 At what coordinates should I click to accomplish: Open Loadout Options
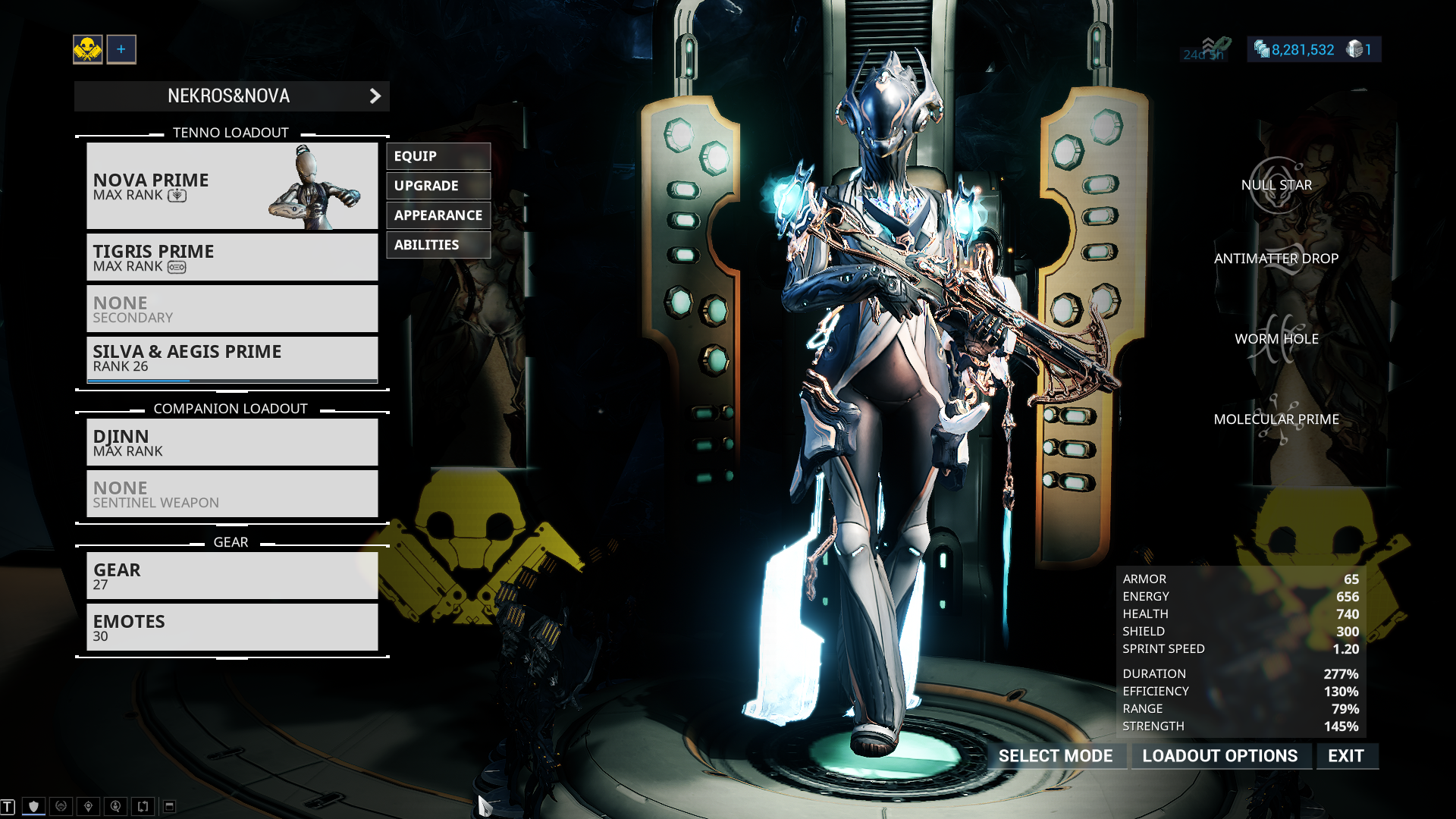1219,756
